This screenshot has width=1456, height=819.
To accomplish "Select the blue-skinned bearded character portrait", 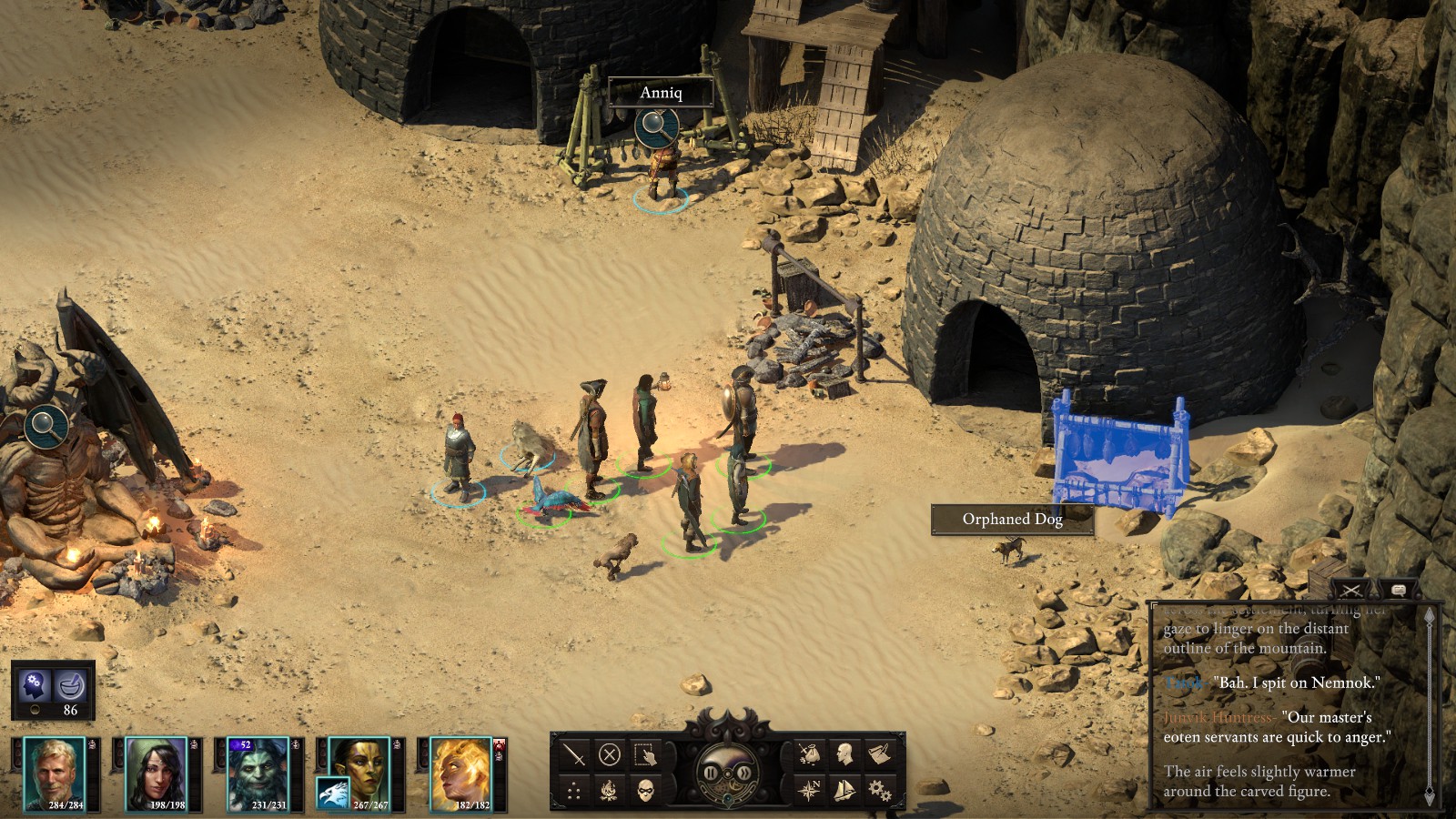I will click(x=258, y=773).
